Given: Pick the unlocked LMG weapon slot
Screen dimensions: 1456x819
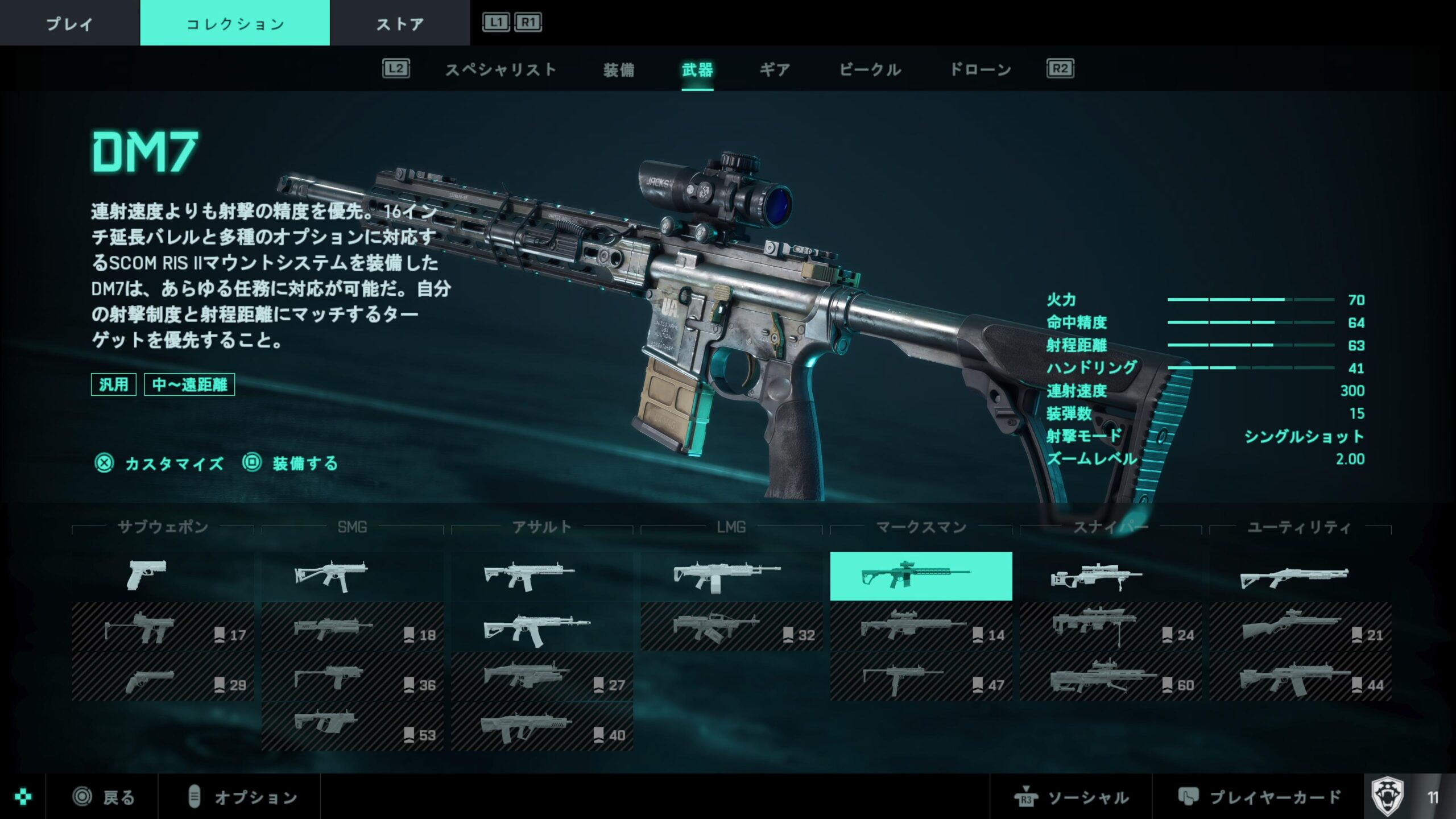Looking at the screenshot, I should [x=731, y=576].
